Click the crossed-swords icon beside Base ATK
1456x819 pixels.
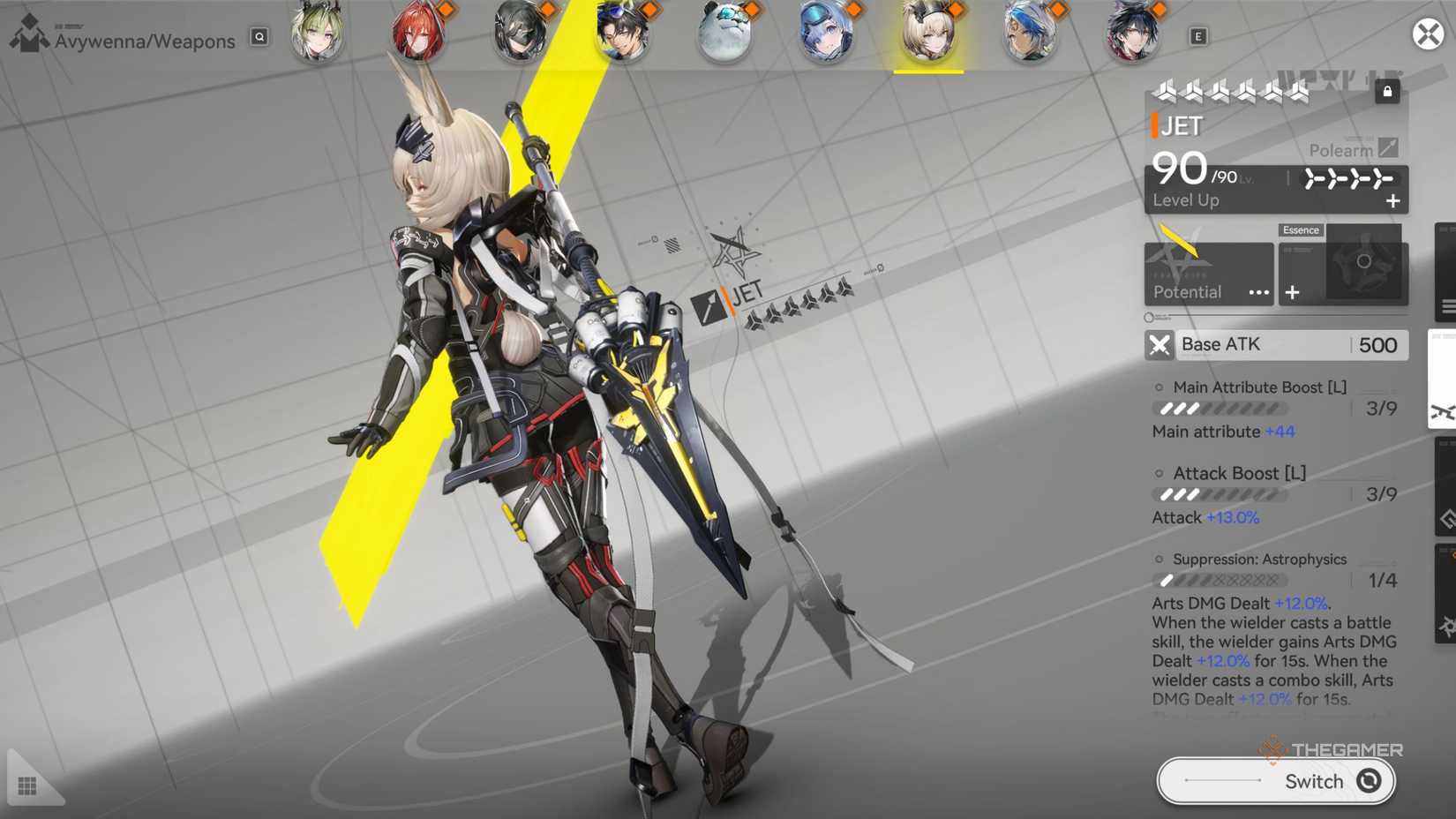(x=1160, y=345)
